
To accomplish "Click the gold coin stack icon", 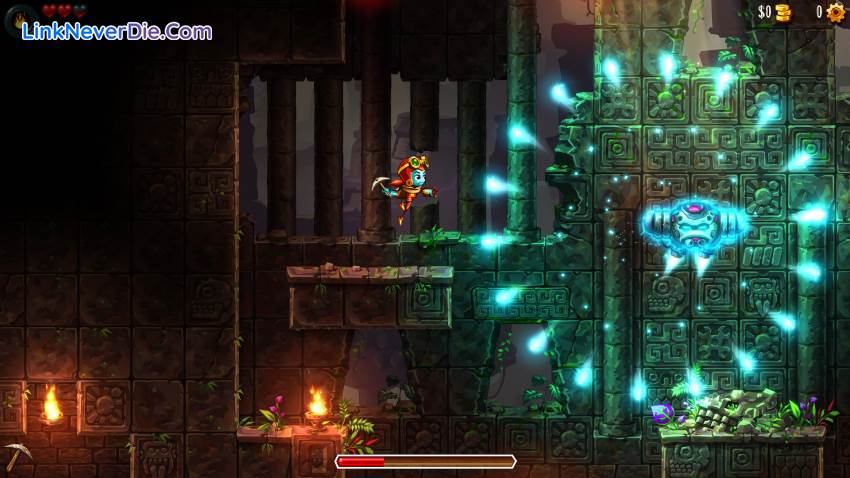I will click(x=783, y=13).
